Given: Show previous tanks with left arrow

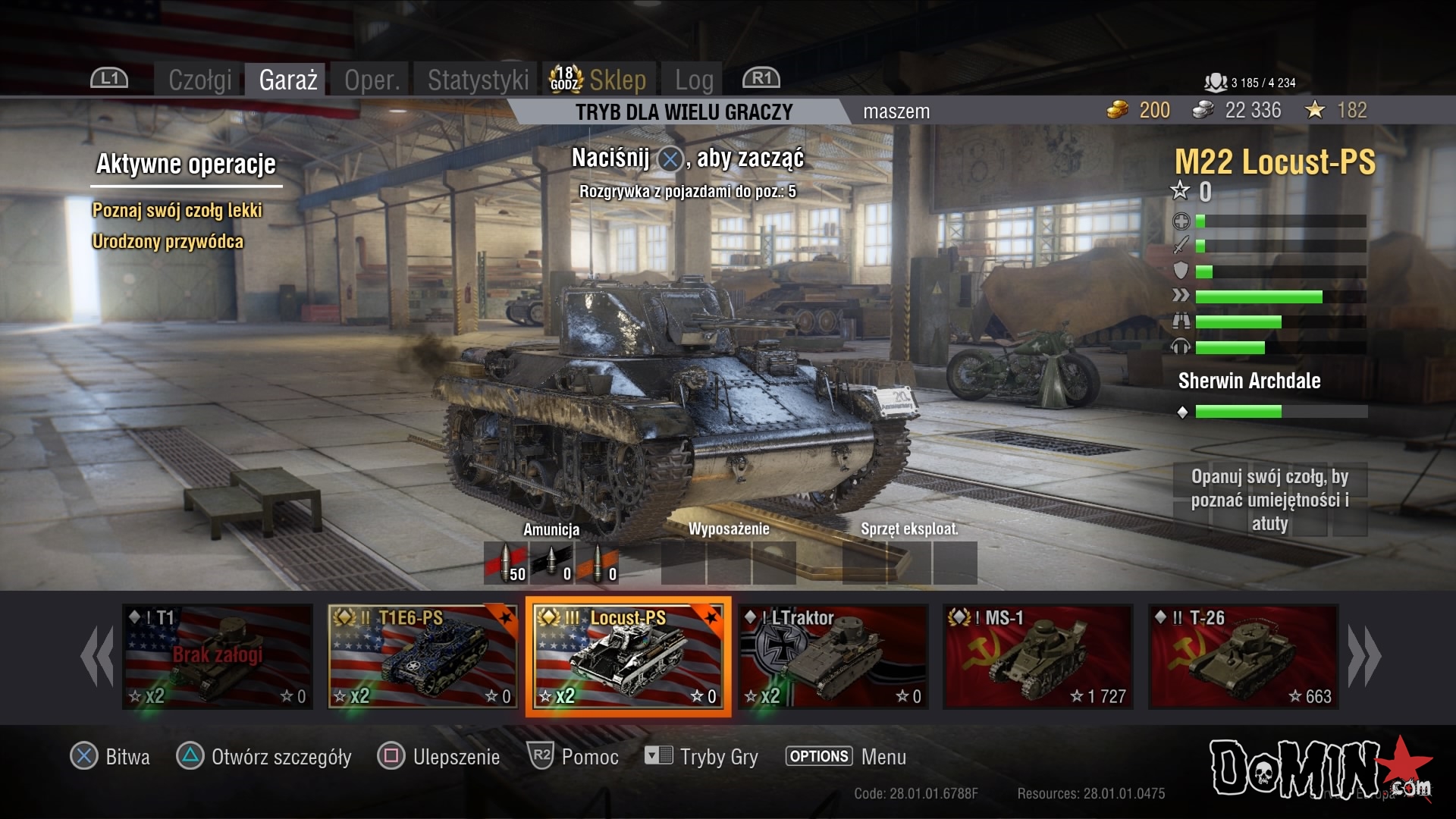Looking at the screenshot, I should tap(97, 657).
